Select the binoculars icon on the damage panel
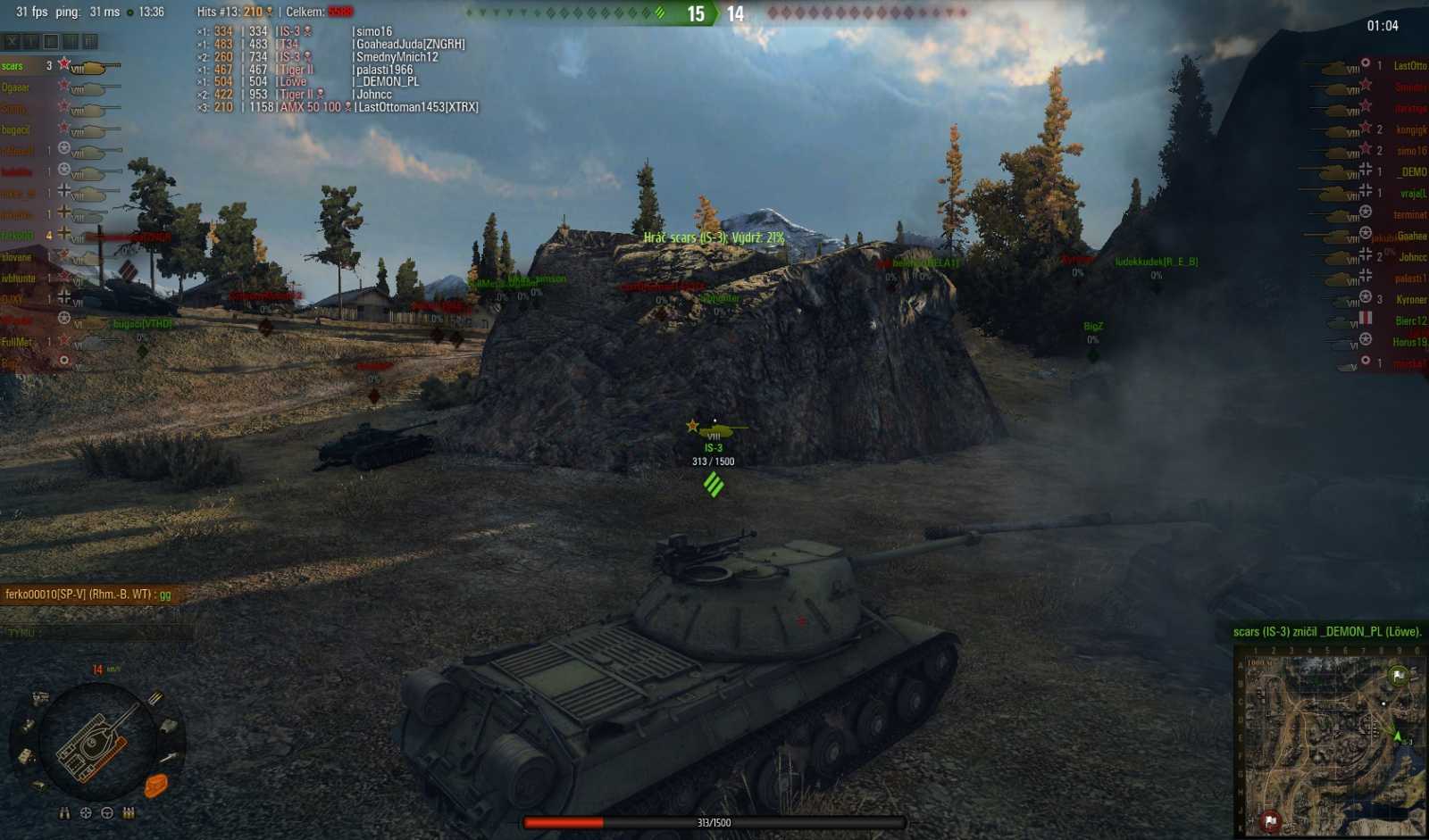1429x840 pixels. (65, 813)
